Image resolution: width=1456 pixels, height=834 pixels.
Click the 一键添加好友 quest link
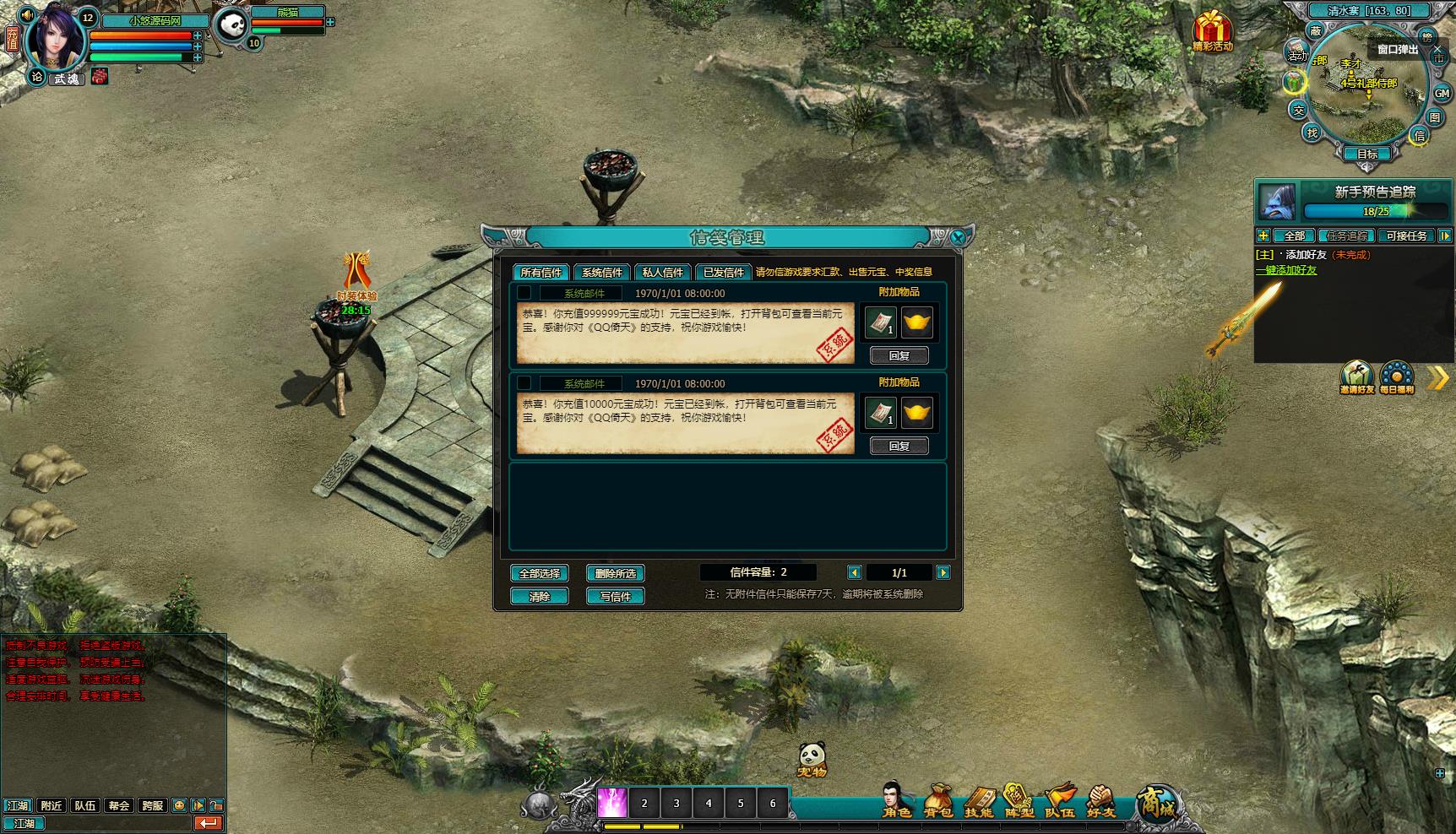1286,270
